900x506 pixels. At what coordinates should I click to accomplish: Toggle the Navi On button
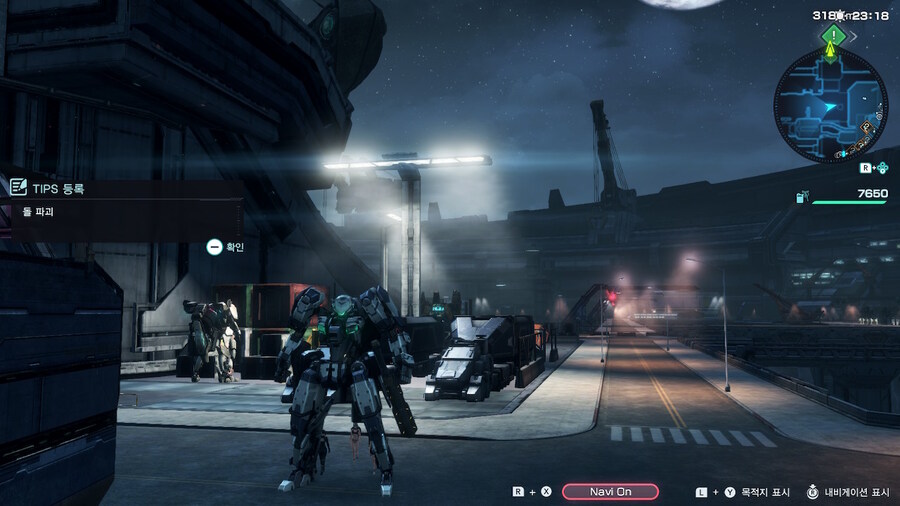point(610,491)
